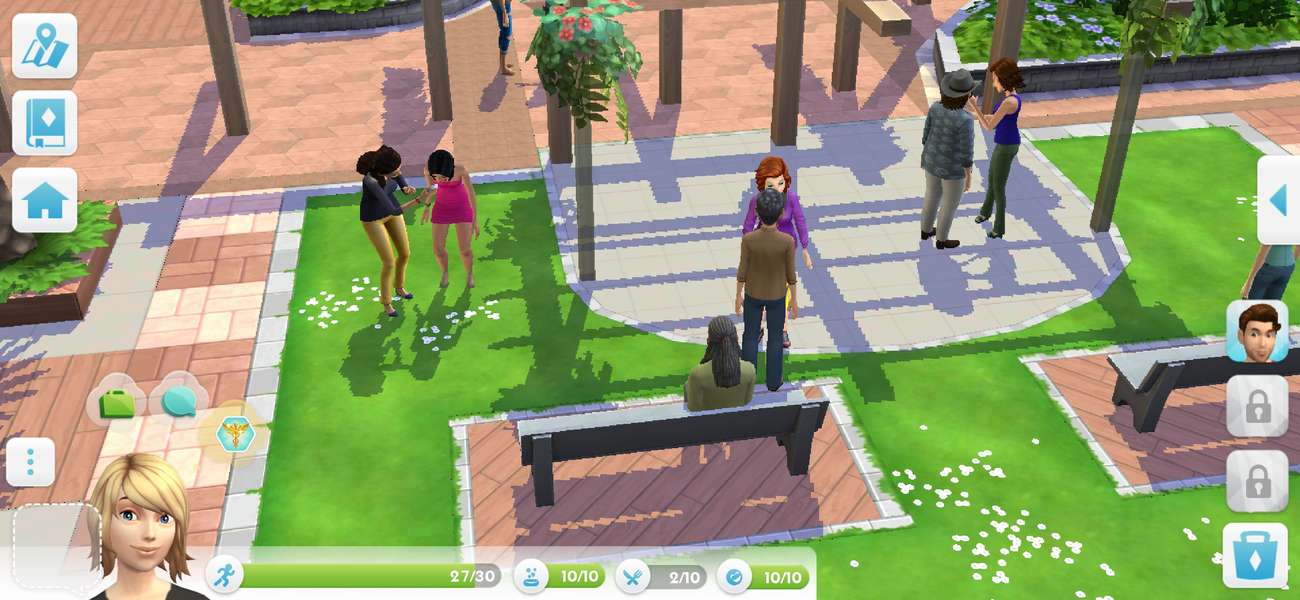Tap the blue house home button
This screenshot has width=1300, height=600.
click(x=44, y=200)
